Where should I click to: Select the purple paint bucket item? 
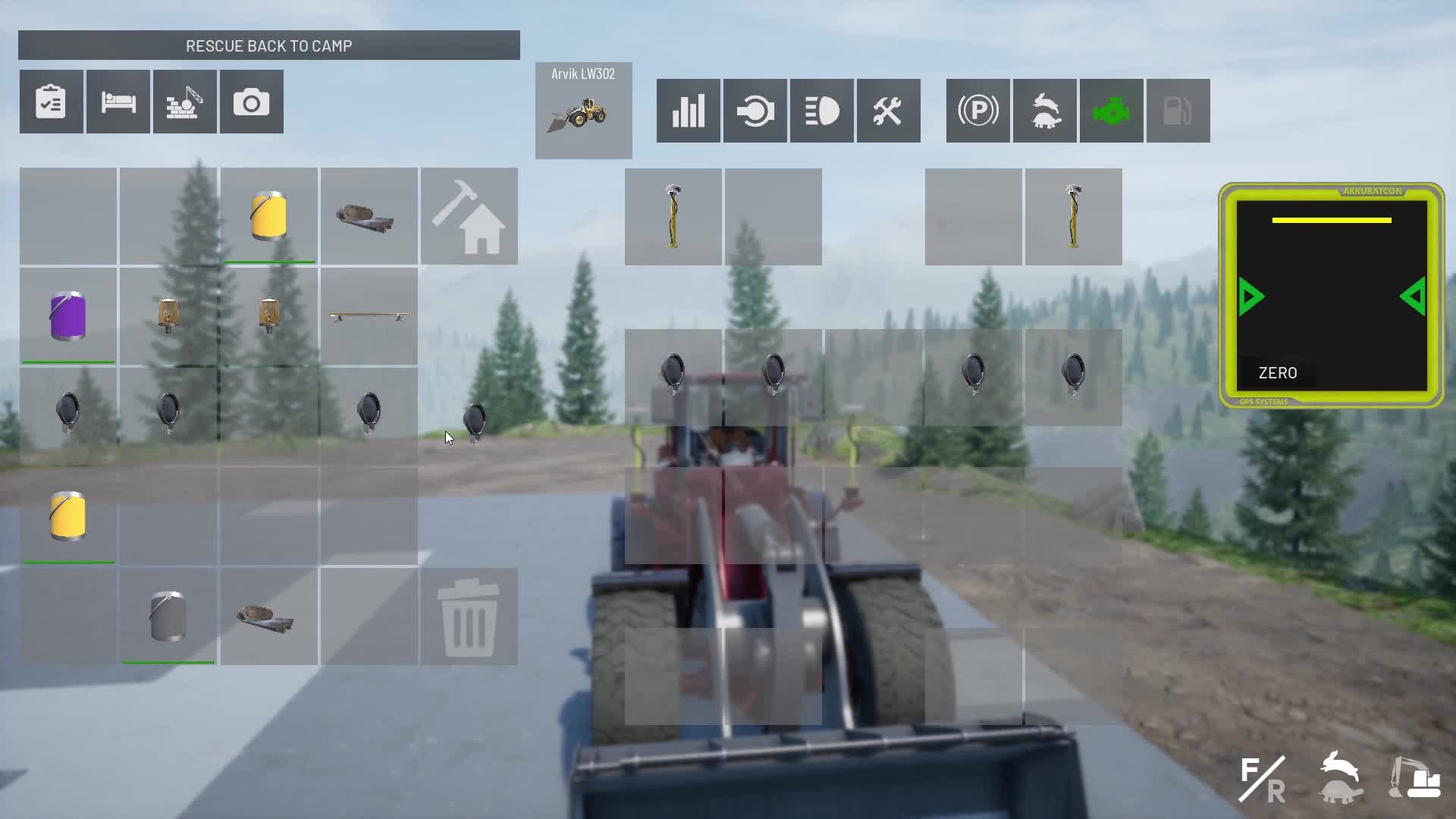tap(67, 316)
